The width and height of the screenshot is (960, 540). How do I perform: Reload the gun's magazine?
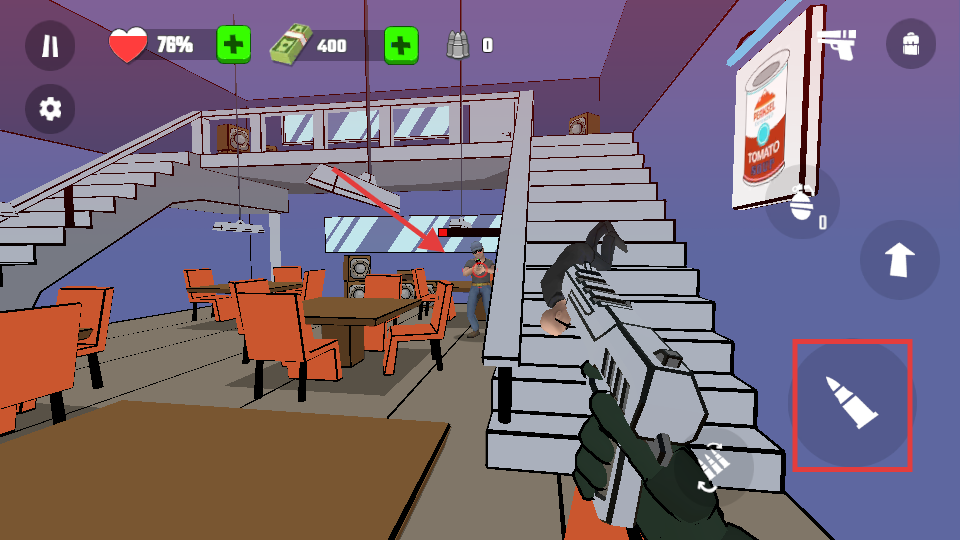pyautogui.click(x=712, y=467)
